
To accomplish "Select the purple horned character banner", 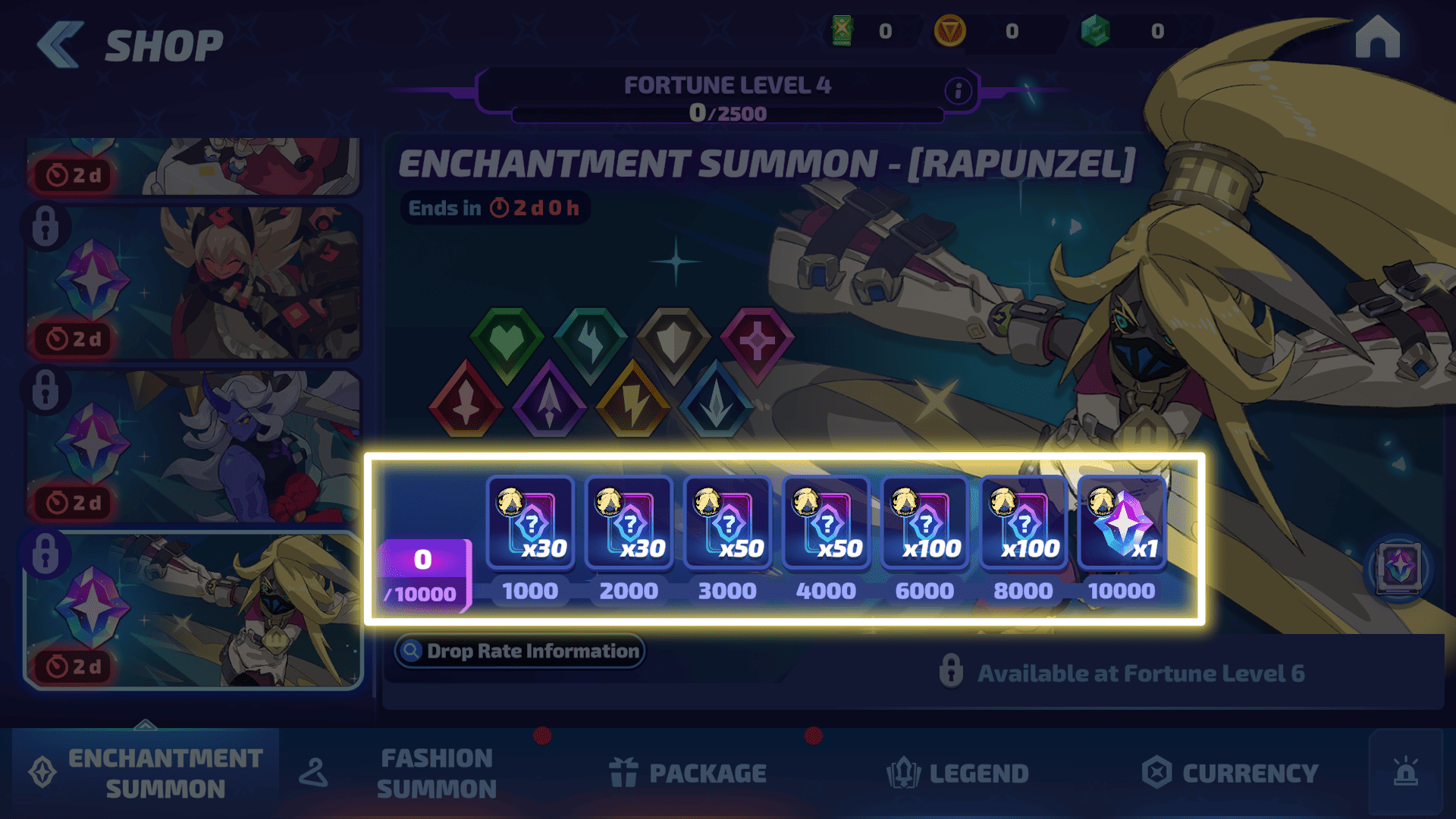I will pos(194,446).
